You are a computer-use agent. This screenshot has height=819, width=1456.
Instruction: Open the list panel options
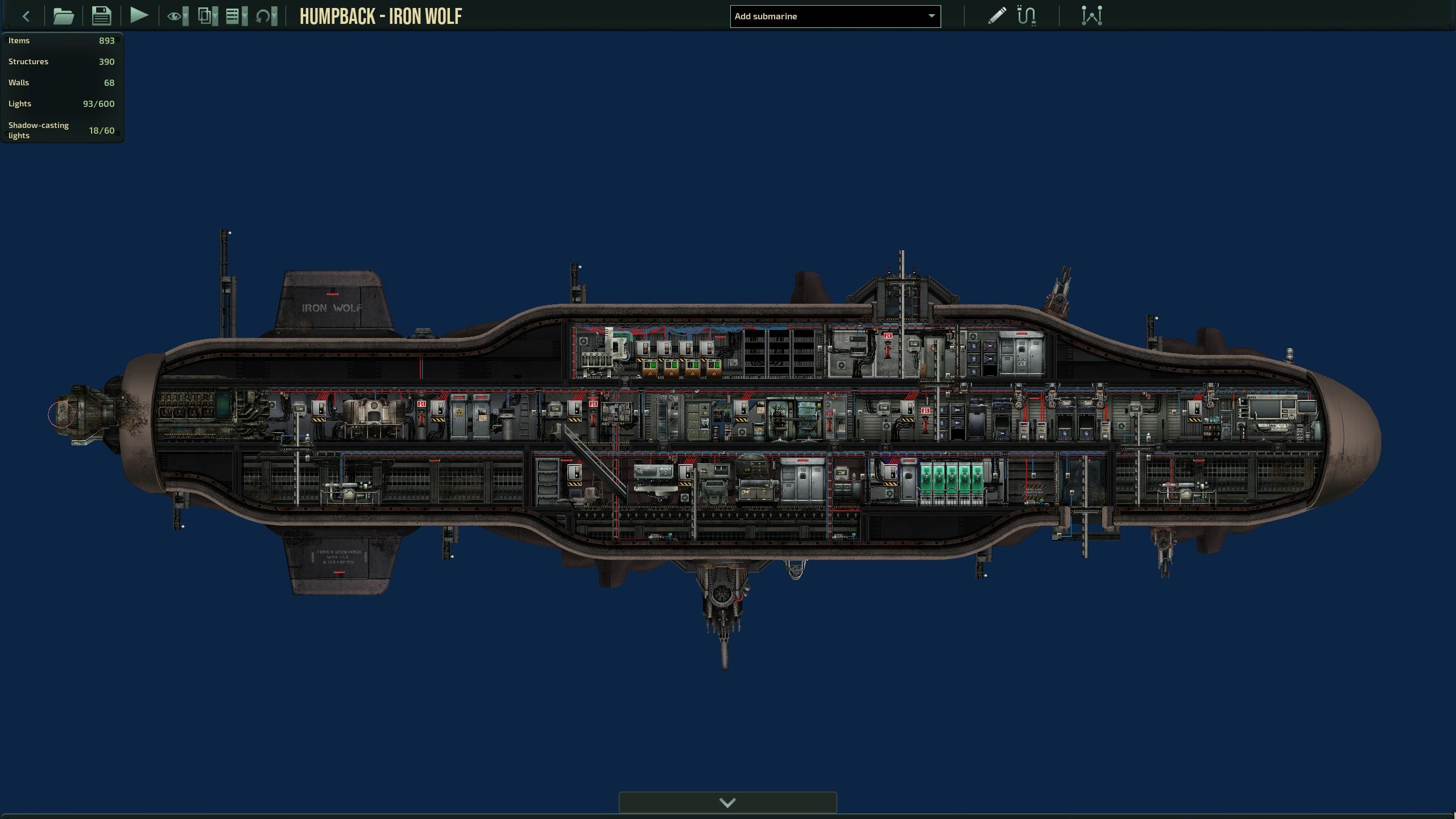pyautogui.click(x=236, y=16)
